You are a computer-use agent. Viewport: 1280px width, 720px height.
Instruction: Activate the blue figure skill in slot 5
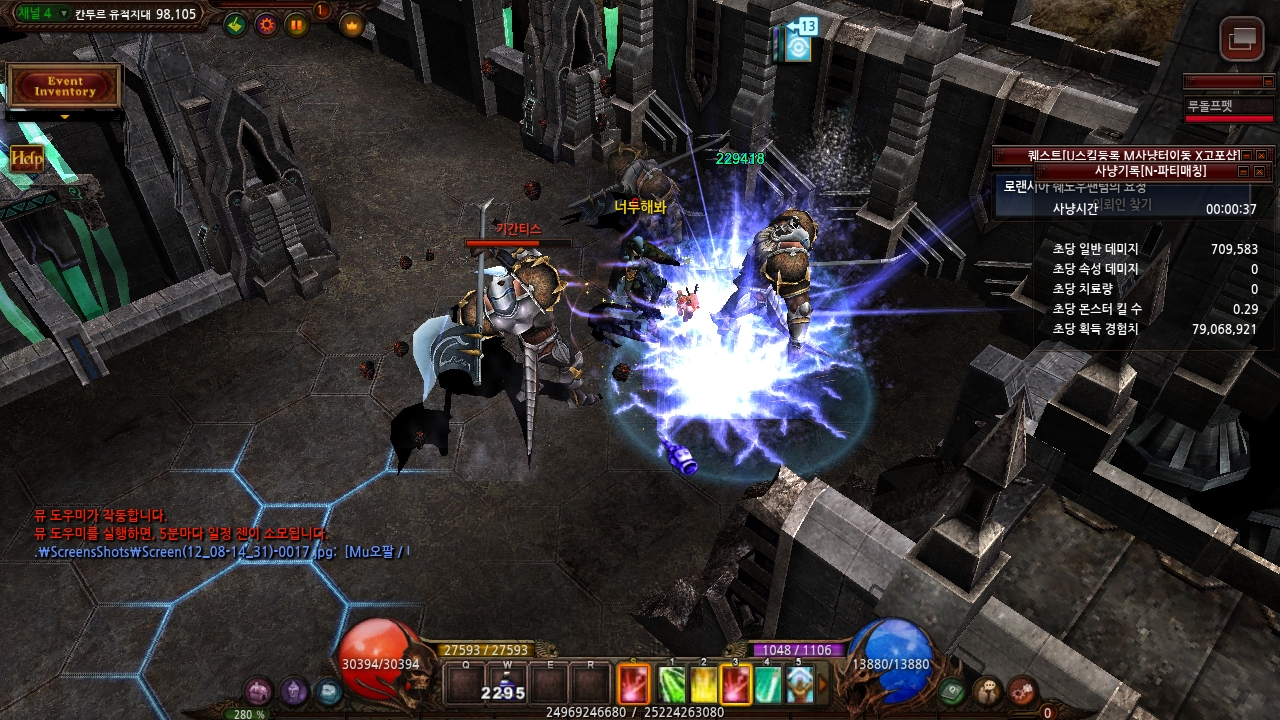tap(798, 685)
